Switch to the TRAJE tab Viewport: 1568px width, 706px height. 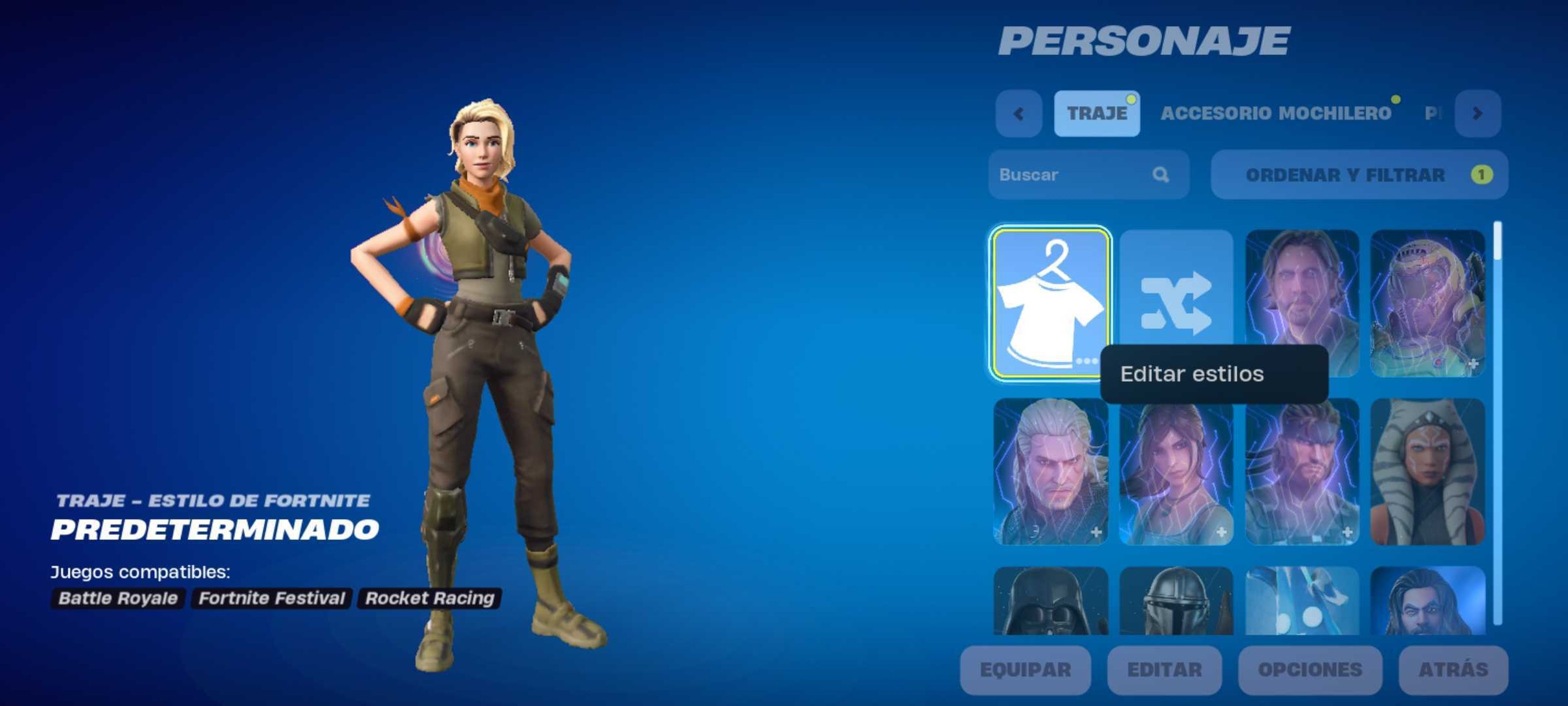1097,114
